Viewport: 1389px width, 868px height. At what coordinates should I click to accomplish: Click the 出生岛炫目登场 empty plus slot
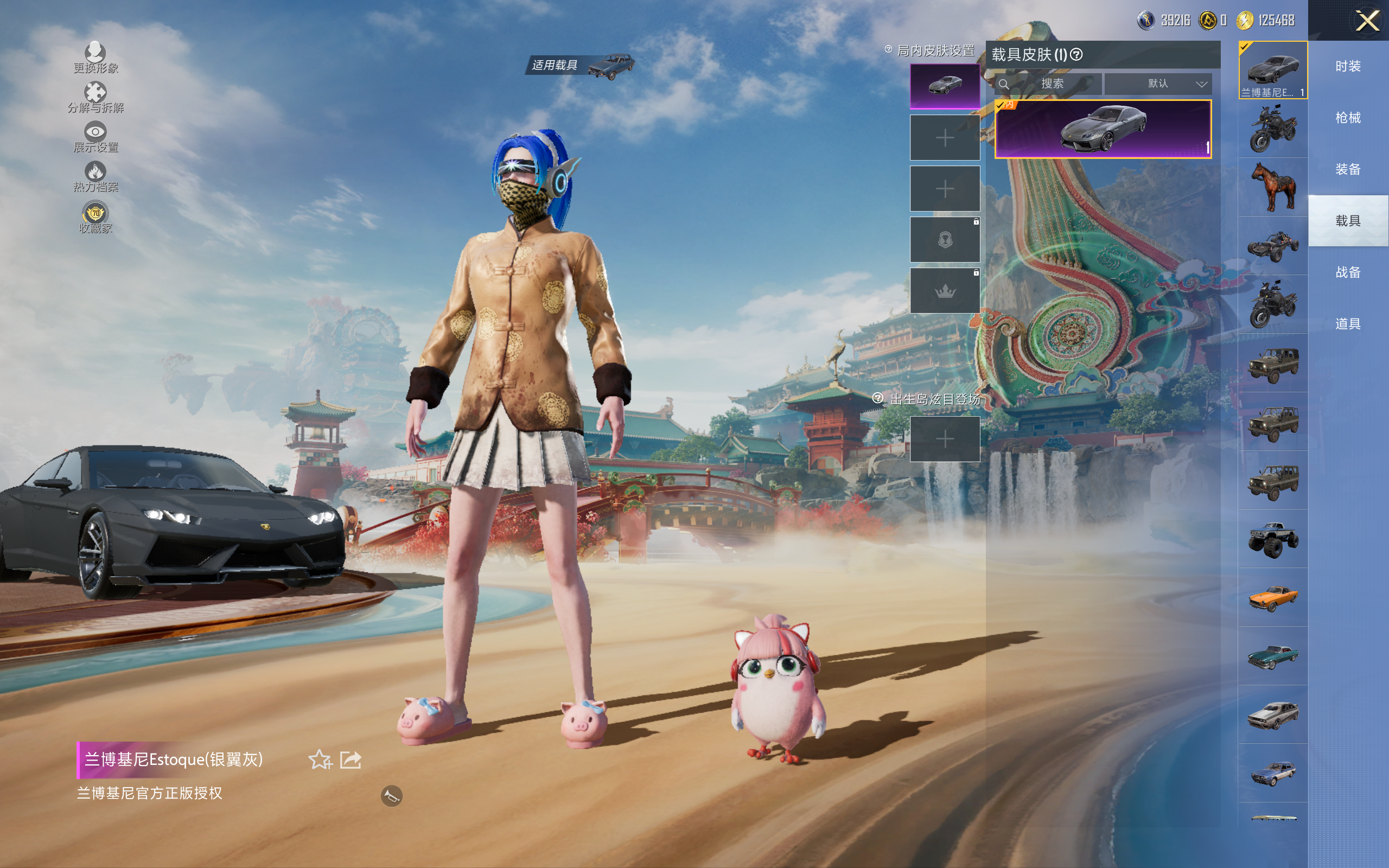(945, 439)
